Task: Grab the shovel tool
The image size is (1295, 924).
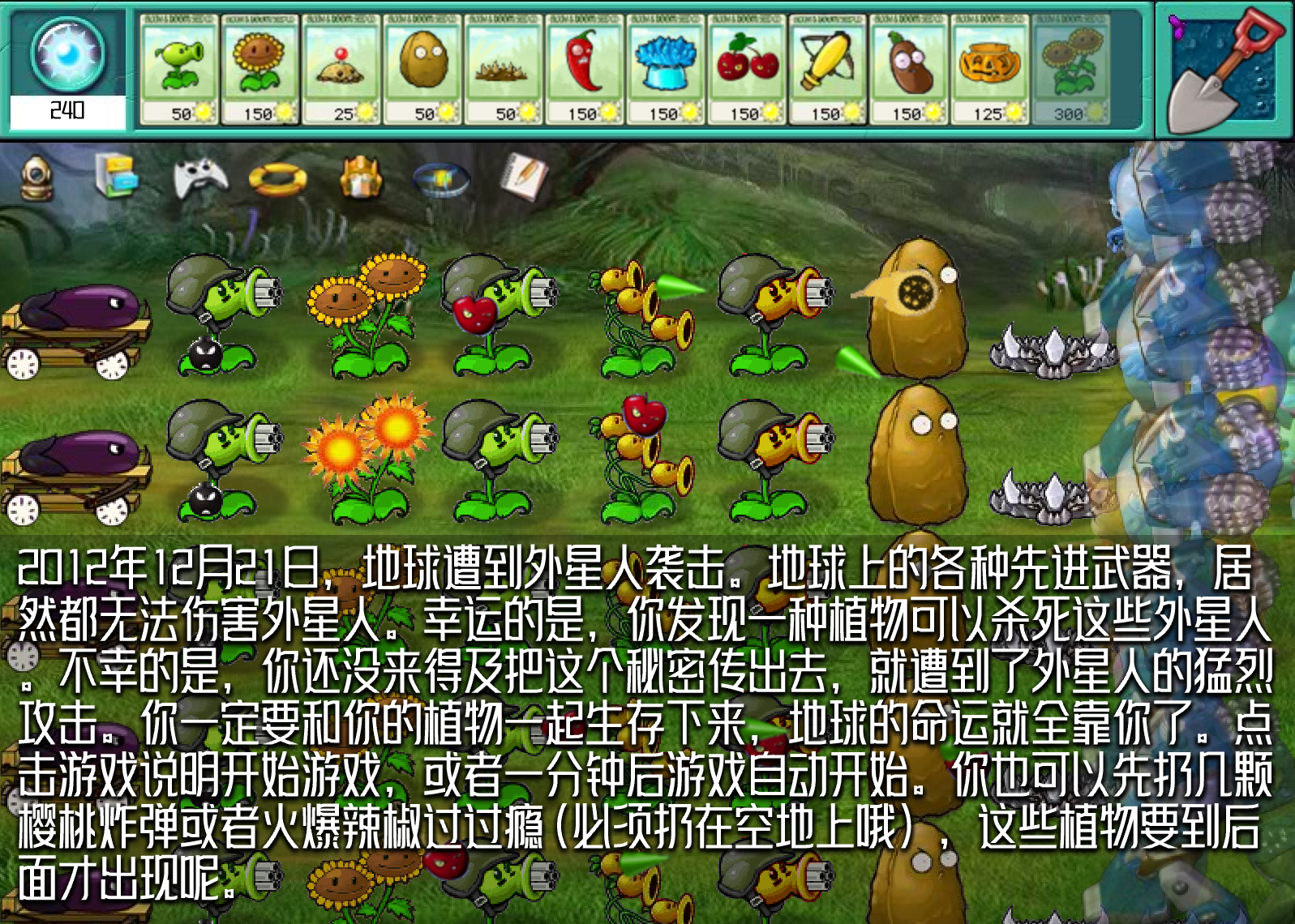Action: (x=1224, y=69)
